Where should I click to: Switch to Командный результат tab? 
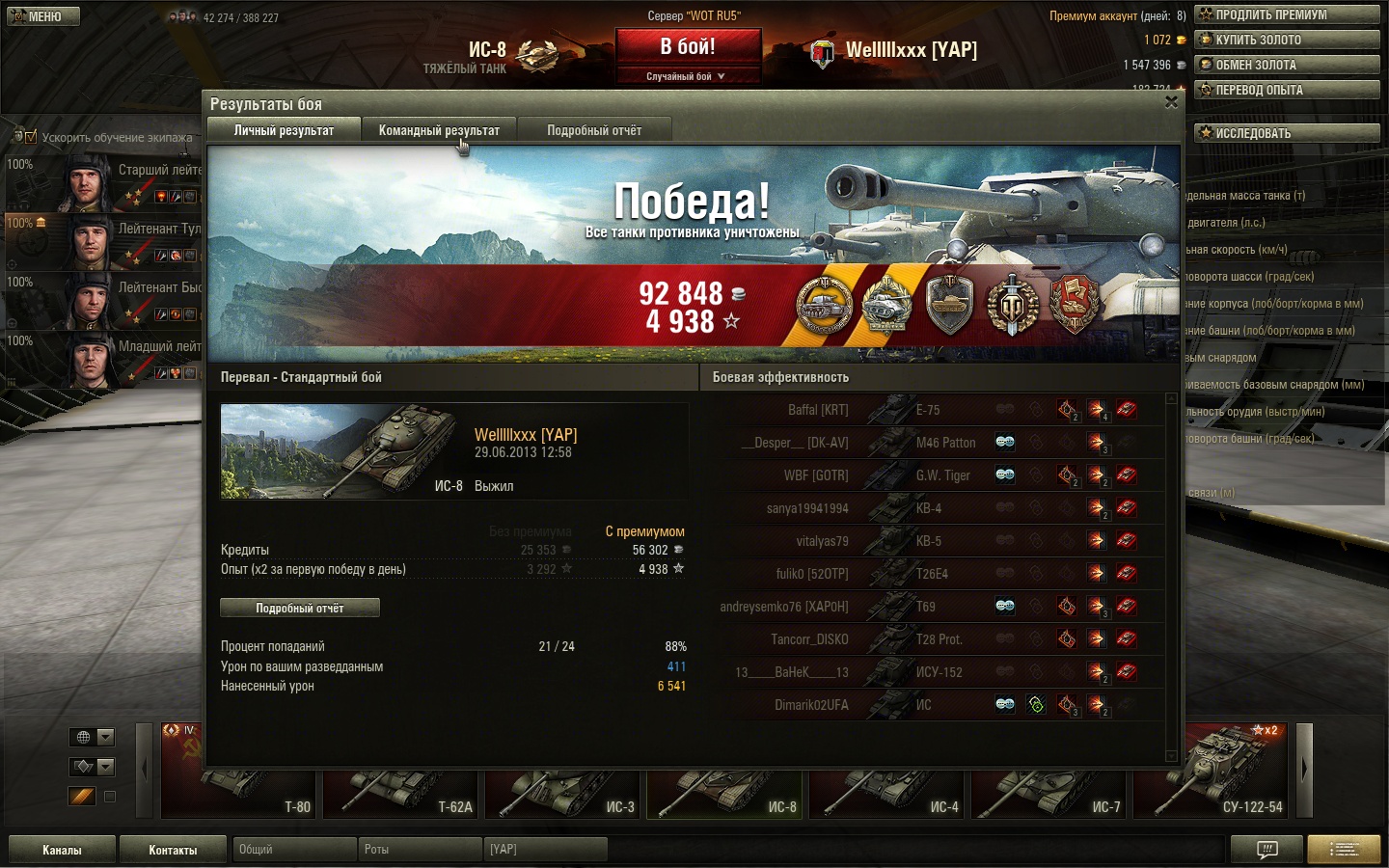[439, 130]
